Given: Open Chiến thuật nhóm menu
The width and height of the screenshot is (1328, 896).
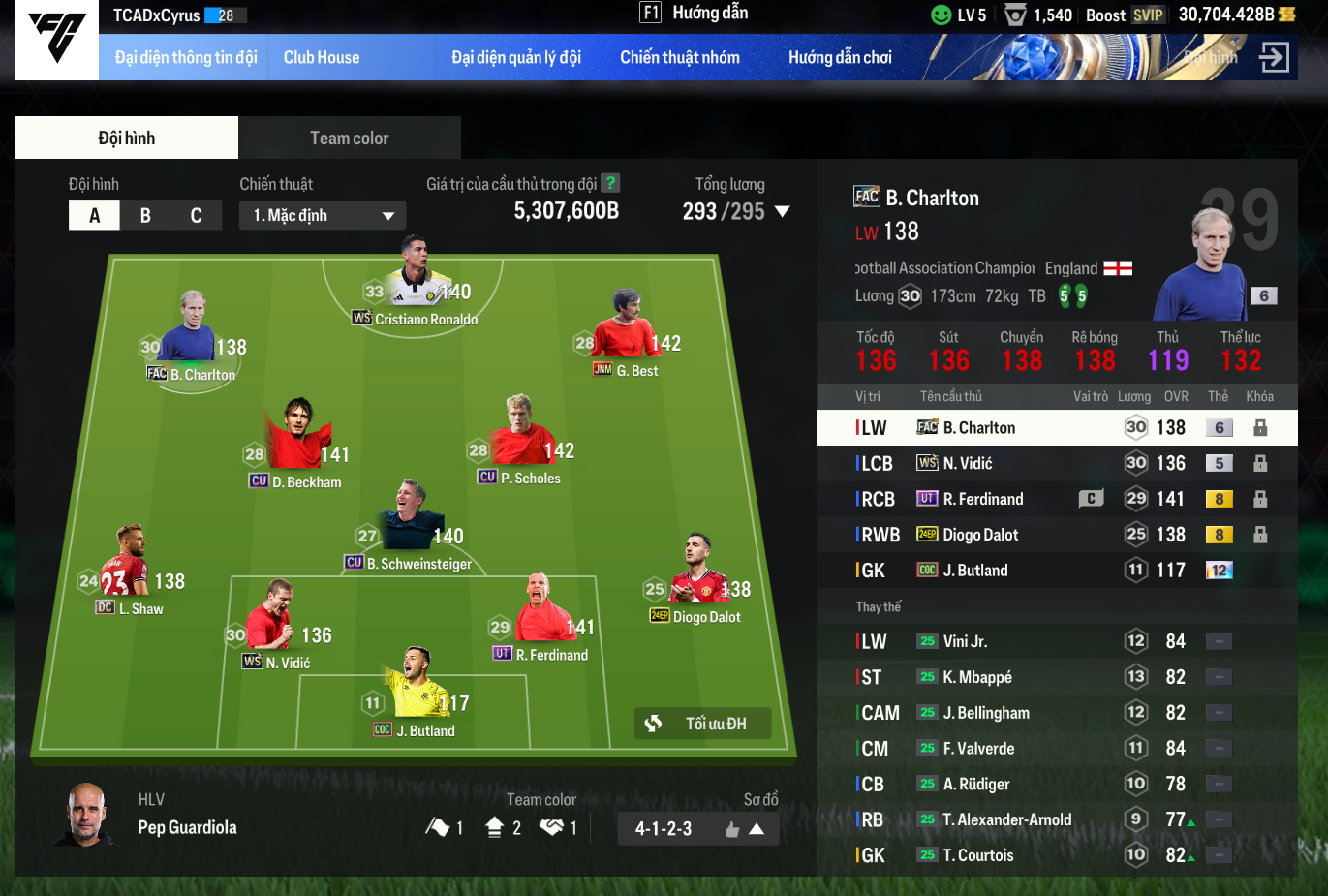Looking at the screenshot, I should tap(680, 58).
